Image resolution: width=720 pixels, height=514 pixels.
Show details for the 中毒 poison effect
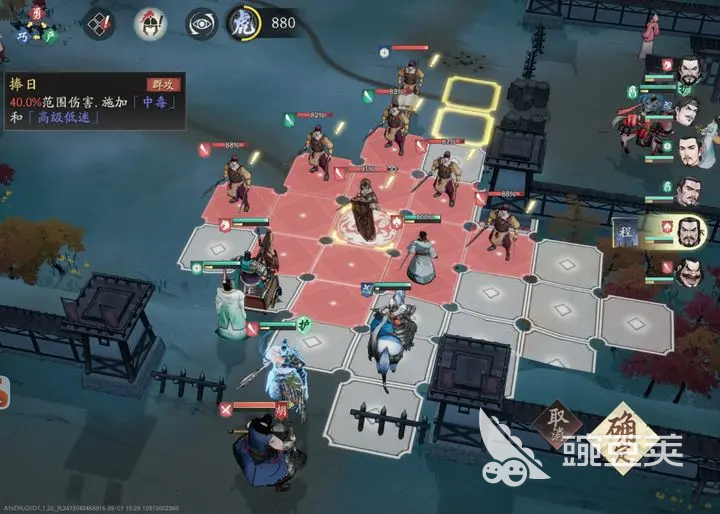click(153, 102)
